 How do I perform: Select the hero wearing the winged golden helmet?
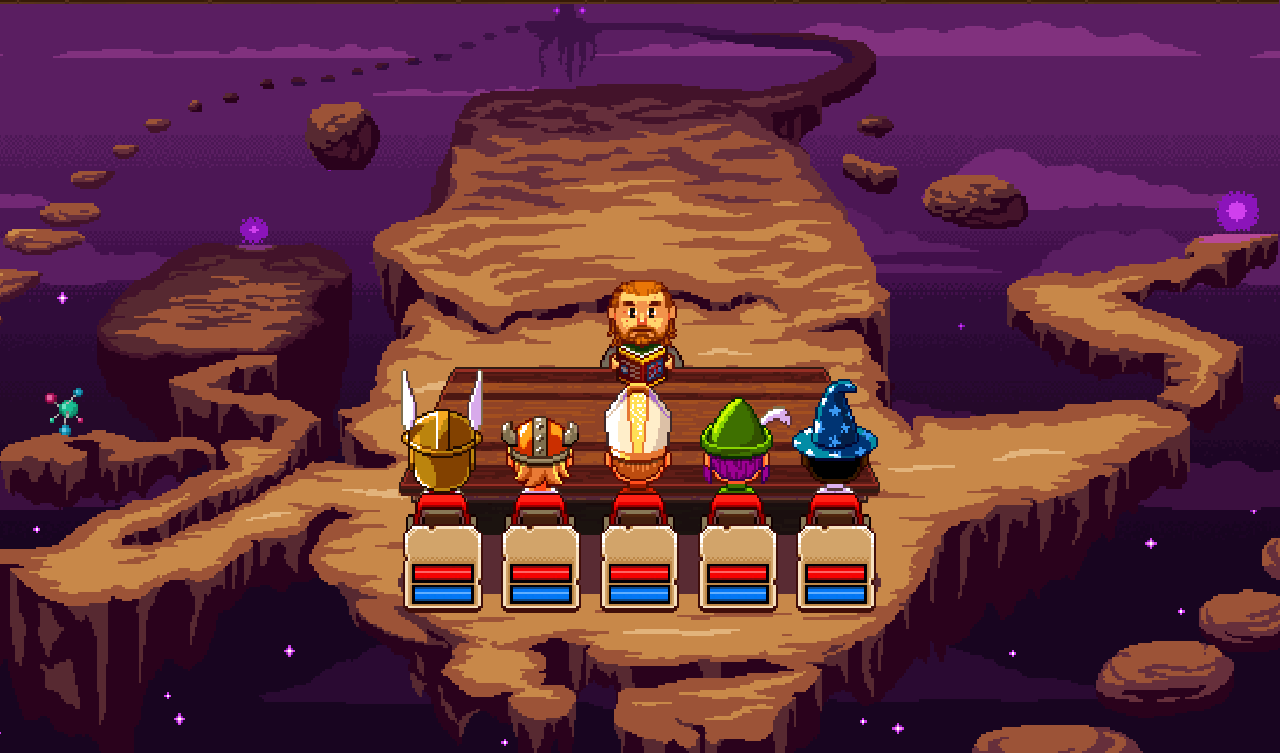click(x=443, y=450)
